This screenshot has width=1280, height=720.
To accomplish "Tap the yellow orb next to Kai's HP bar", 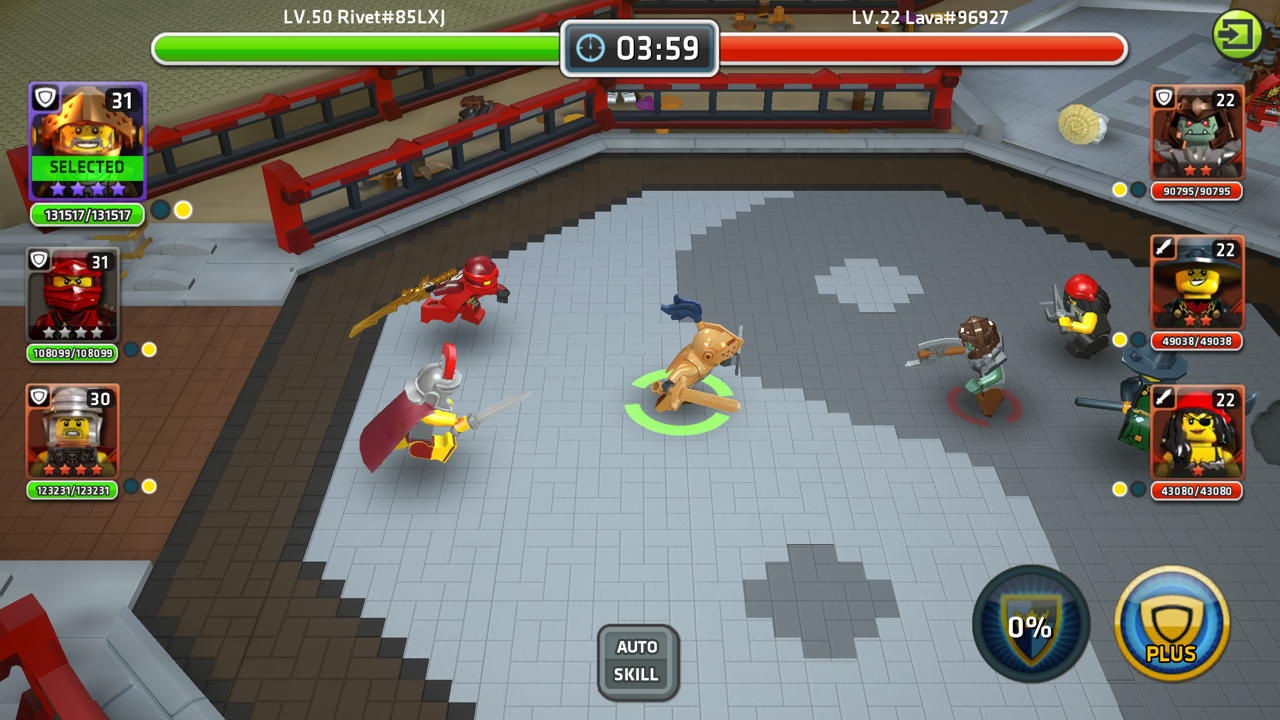I will 150,348.
